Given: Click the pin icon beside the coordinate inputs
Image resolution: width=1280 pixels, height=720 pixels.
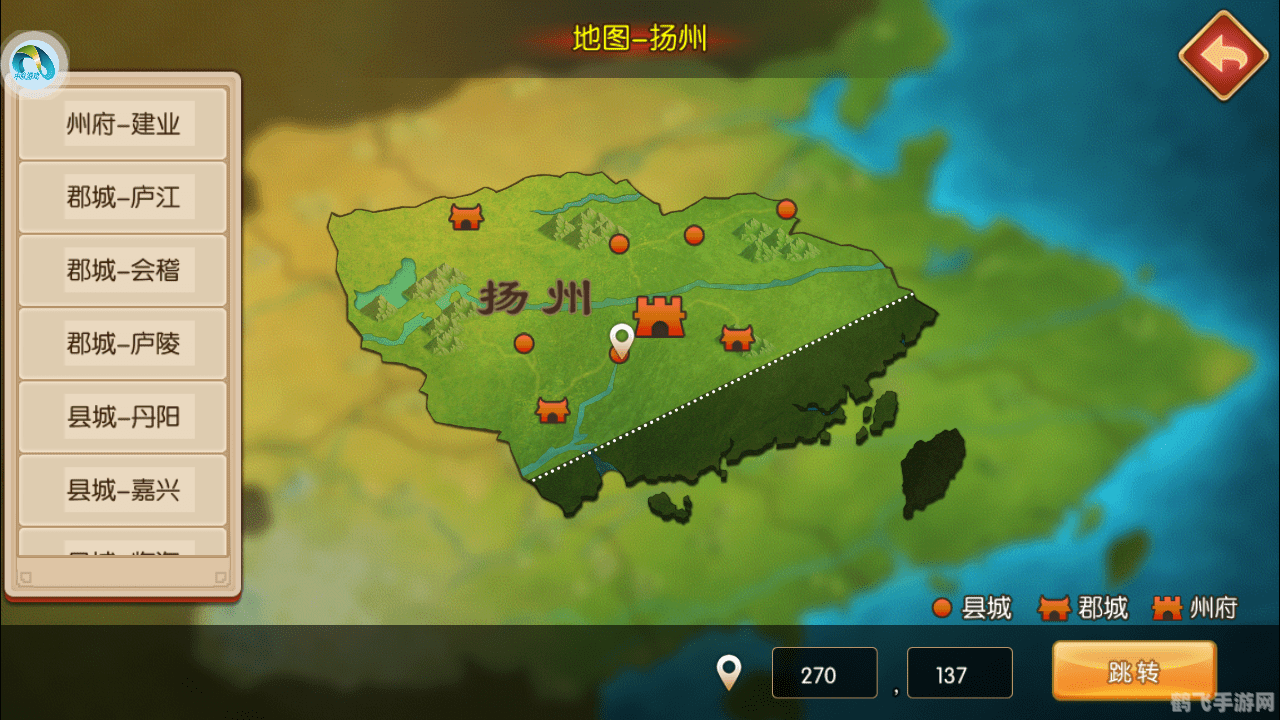Looking at the screenshot, I should (x=728, y=671).
